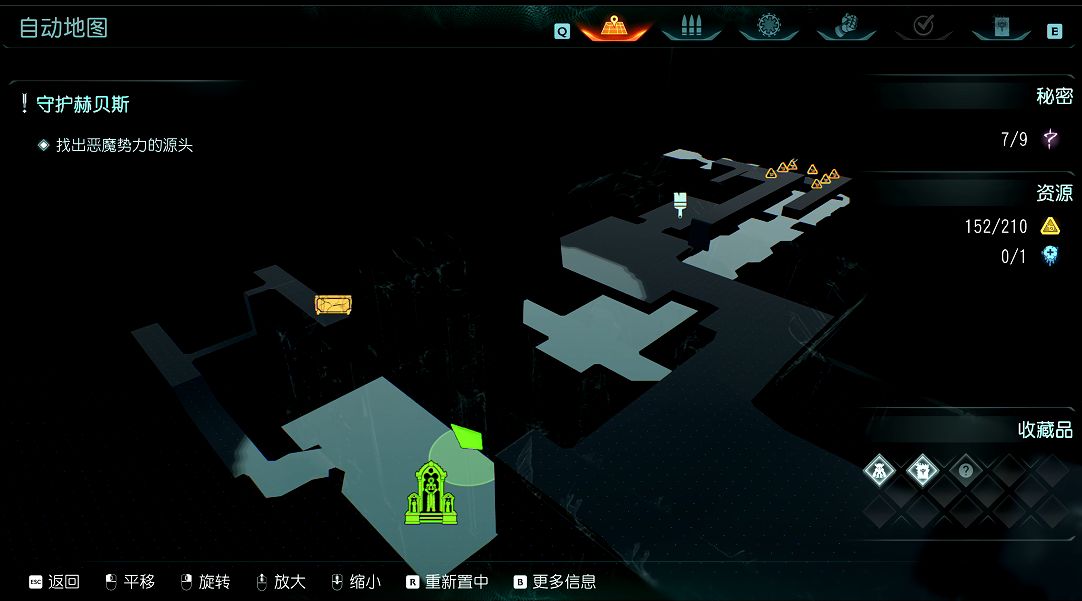Click the blue skull resource icon
Screen dimensions: 1082x601
(x=1050, y=257)
